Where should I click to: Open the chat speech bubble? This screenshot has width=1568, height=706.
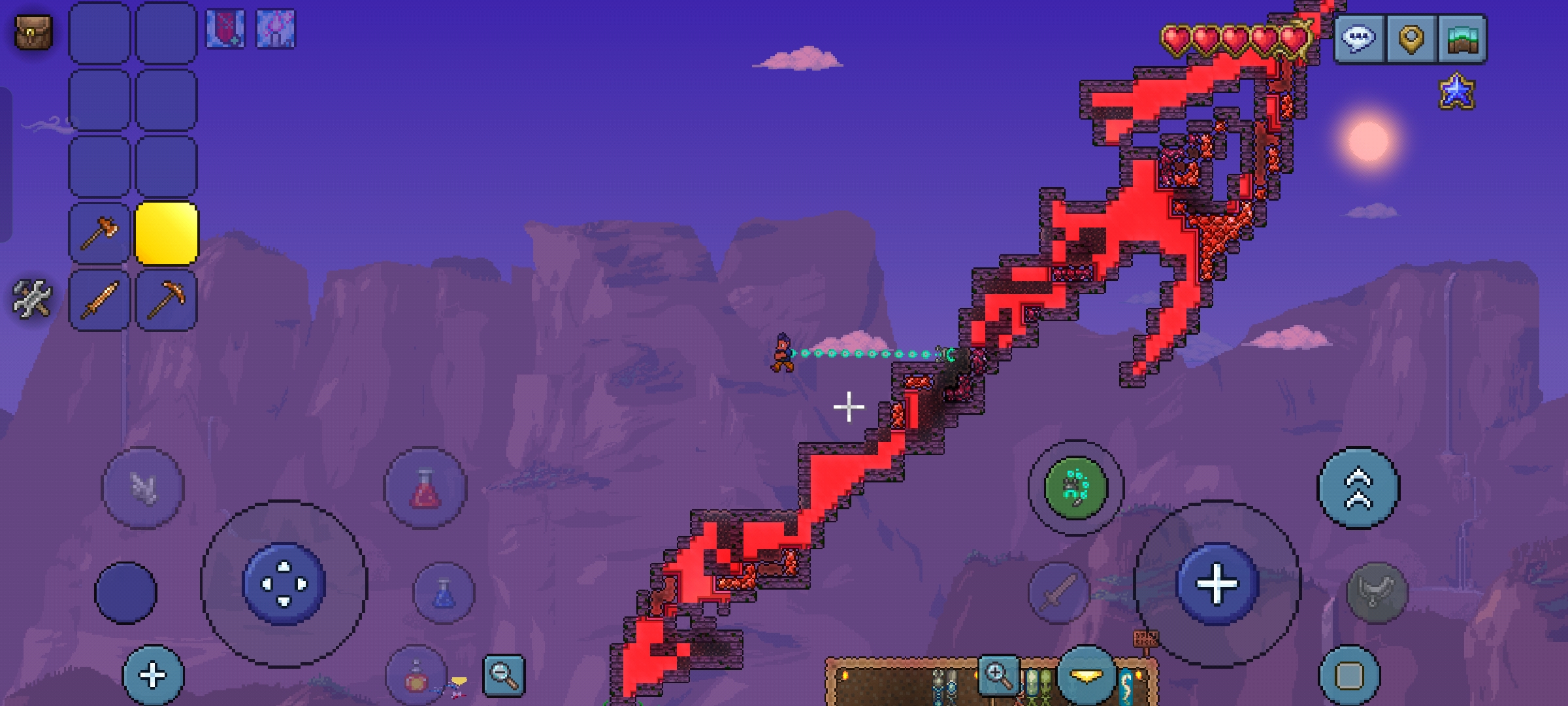(1359, 39)
